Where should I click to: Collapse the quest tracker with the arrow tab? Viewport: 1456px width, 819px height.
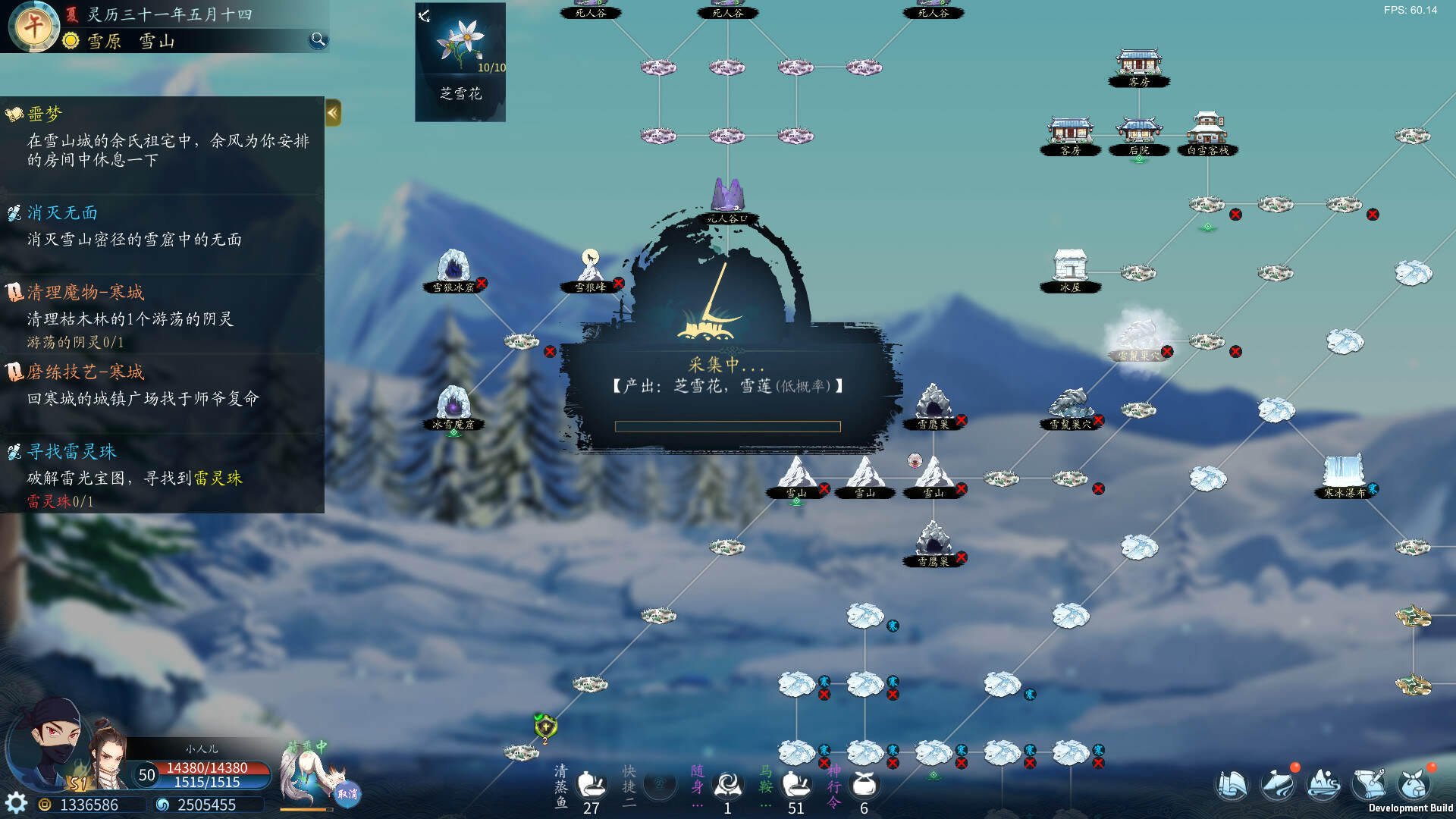click(332, 112)
